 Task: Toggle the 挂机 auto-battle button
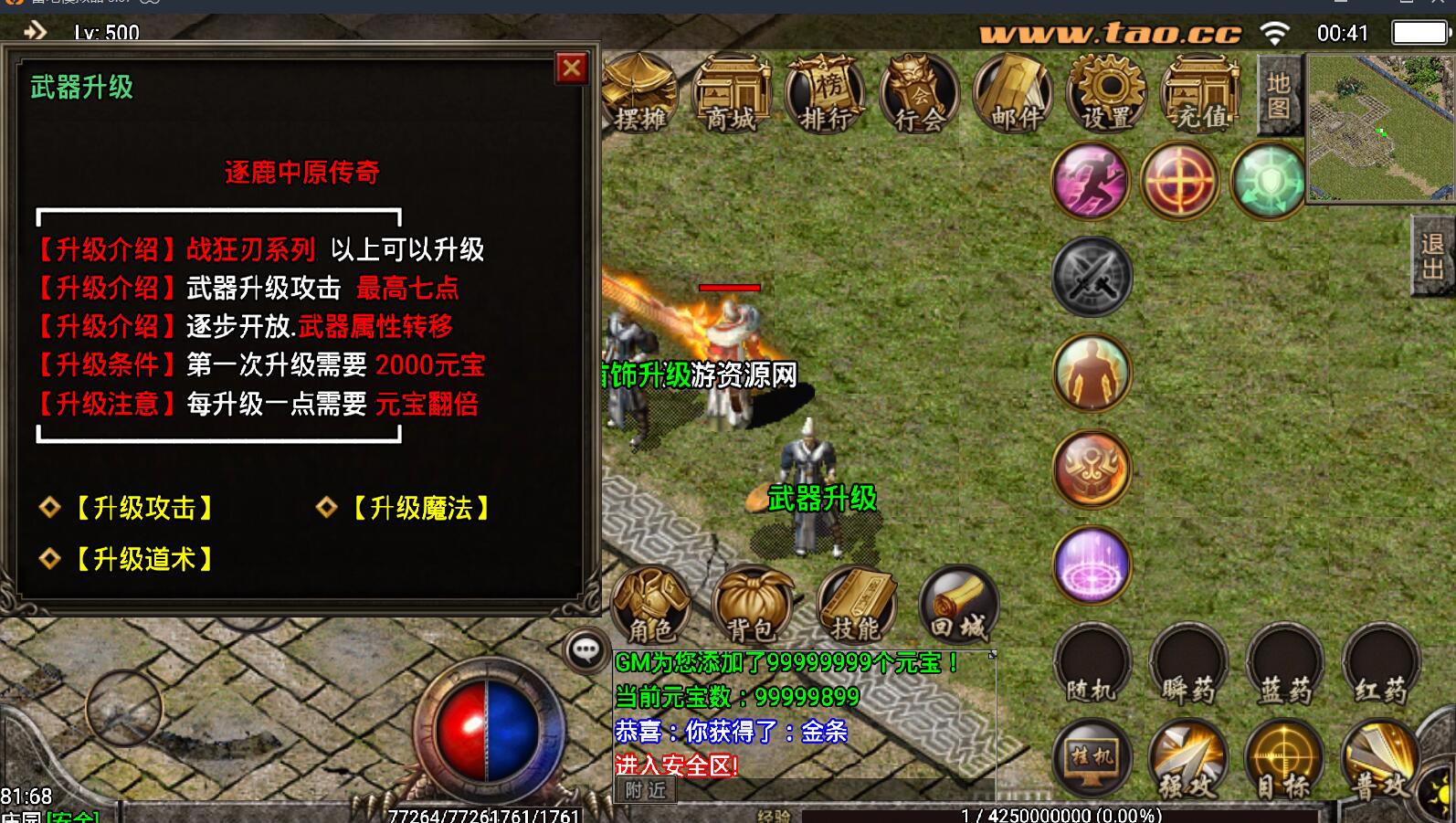click(1092, 758)
